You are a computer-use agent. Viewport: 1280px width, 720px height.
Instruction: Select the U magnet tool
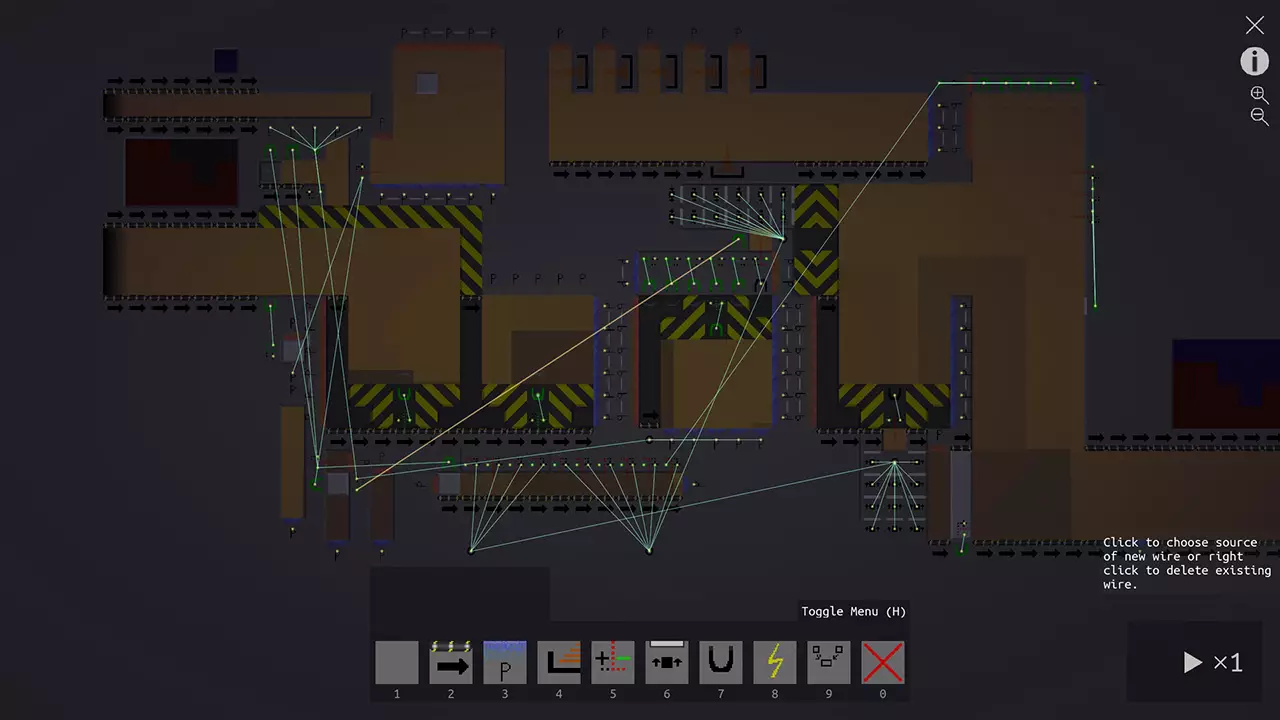[x=720, y=661]
